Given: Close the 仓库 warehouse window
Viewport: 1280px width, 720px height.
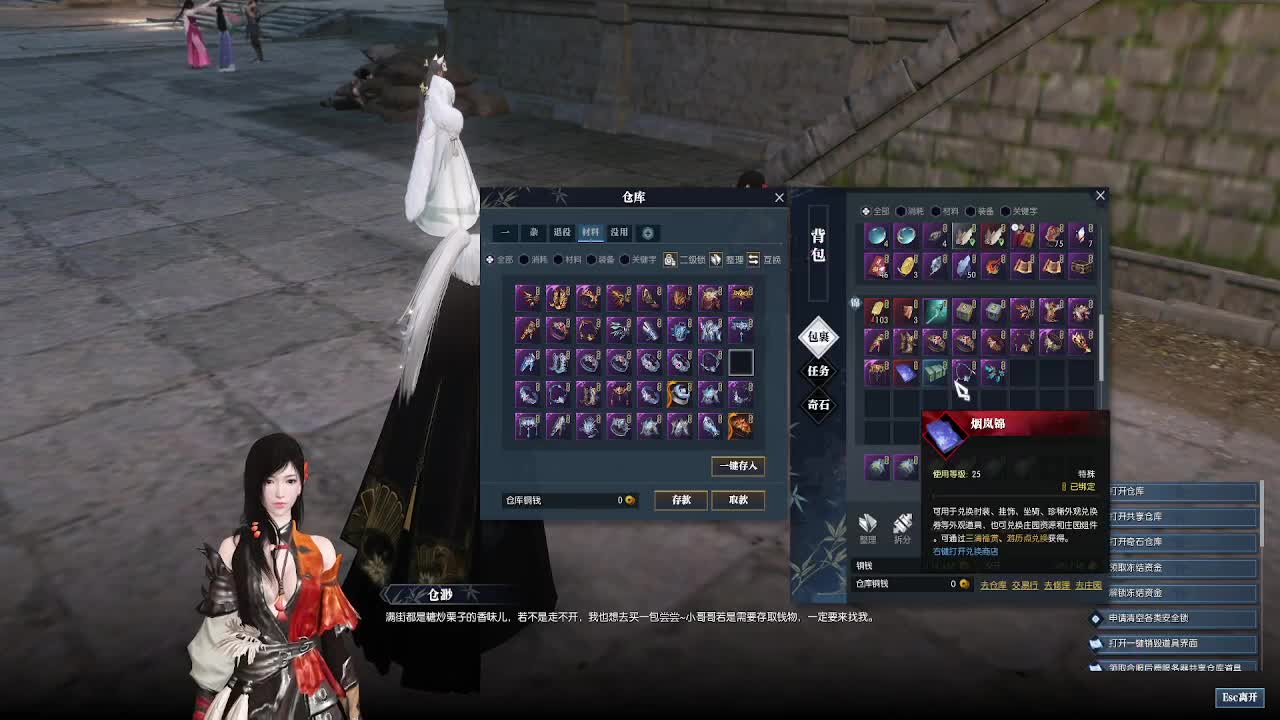Looking at the screenshot, I should 779,197.
